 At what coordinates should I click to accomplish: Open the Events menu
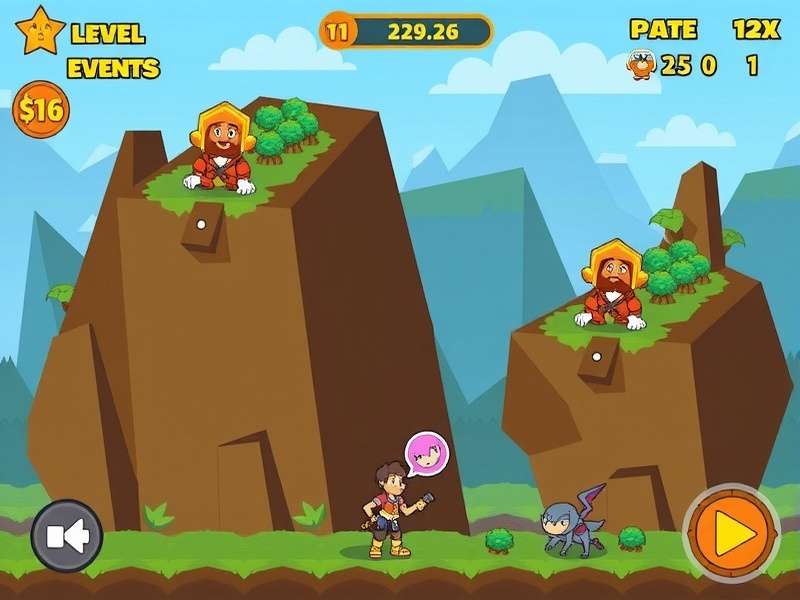[x=113, y=68]
